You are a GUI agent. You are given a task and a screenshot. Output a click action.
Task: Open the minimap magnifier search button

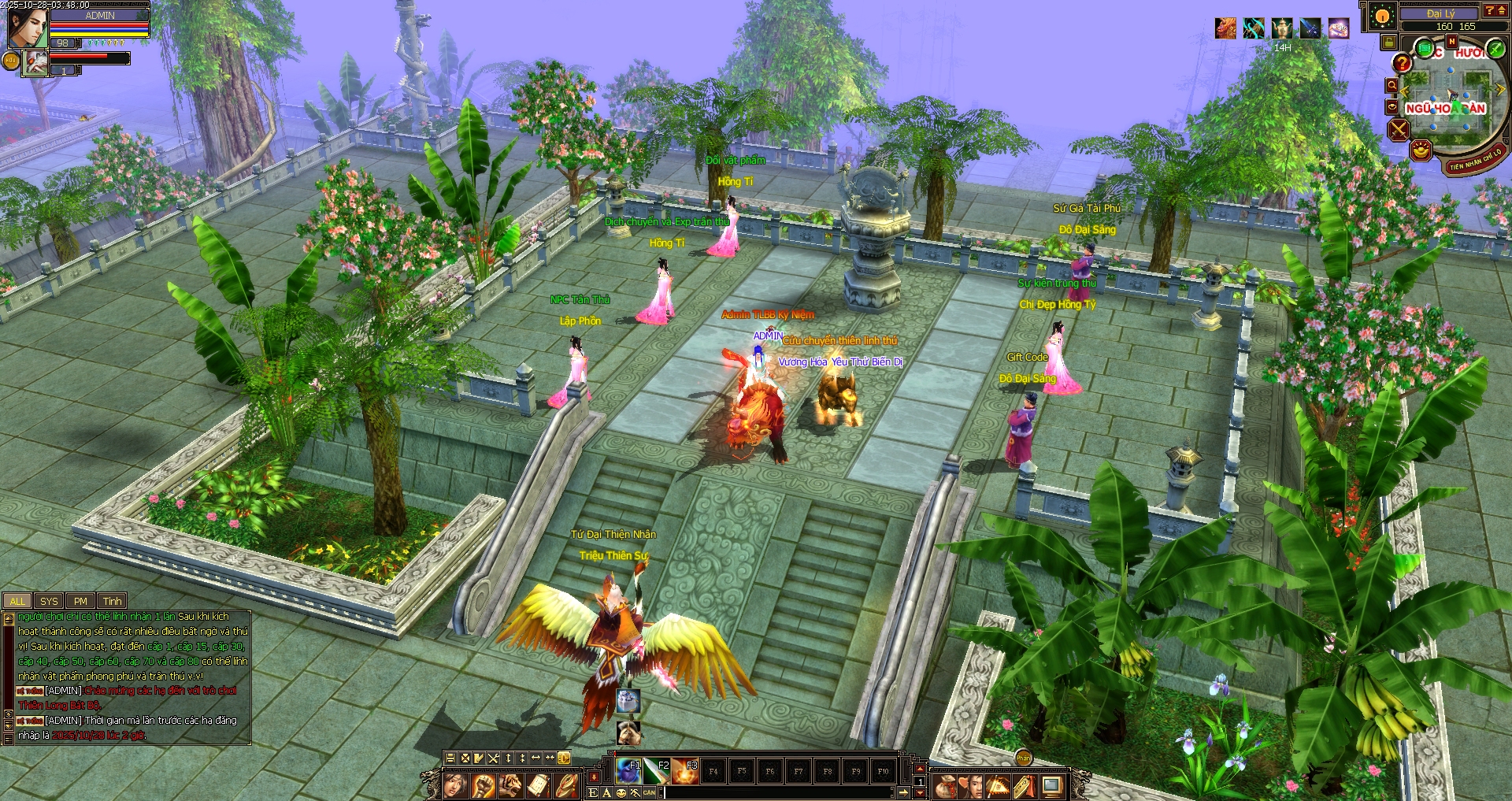point(1392,85)
